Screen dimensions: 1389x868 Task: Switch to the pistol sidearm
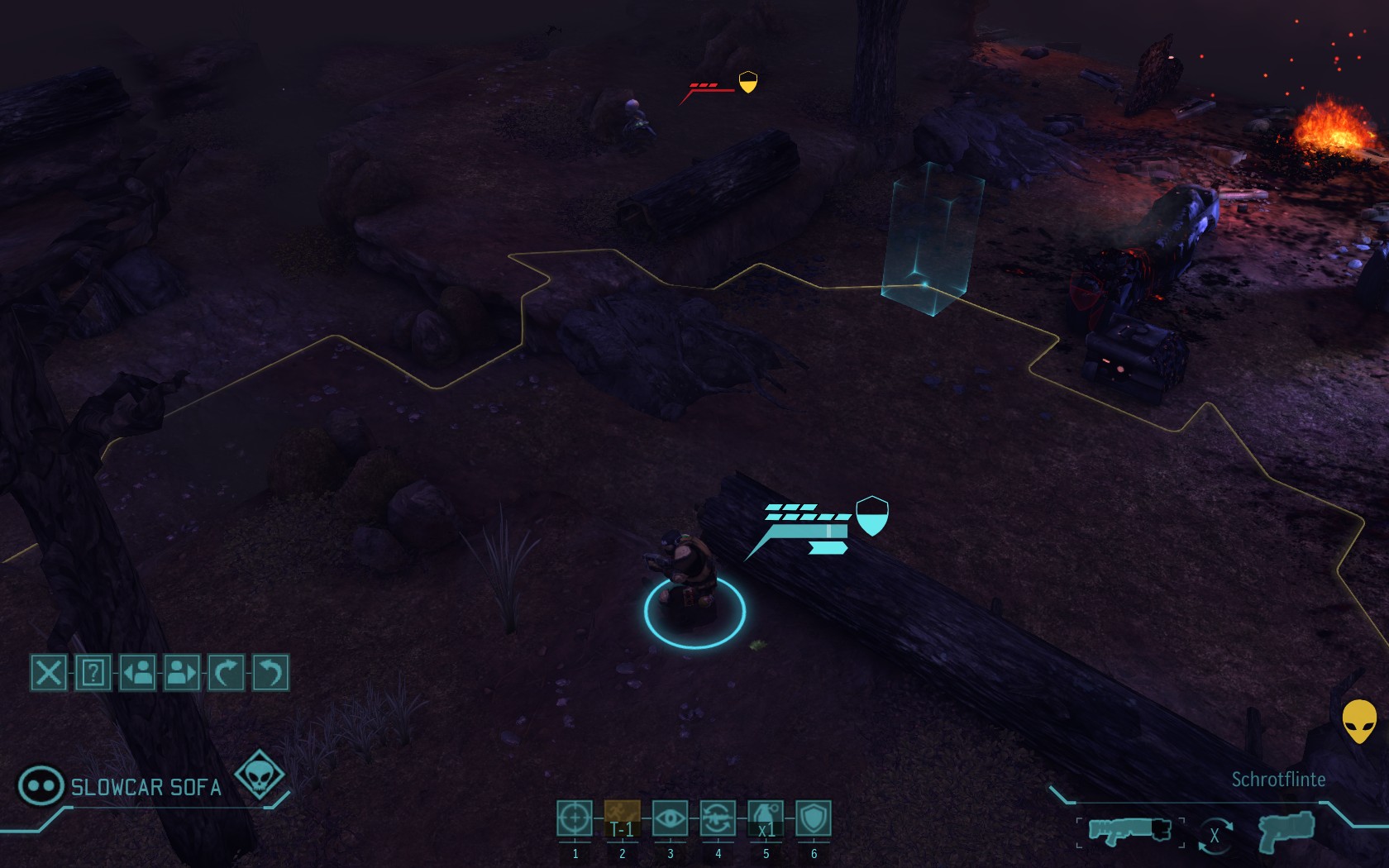(x=1286, y=830)
